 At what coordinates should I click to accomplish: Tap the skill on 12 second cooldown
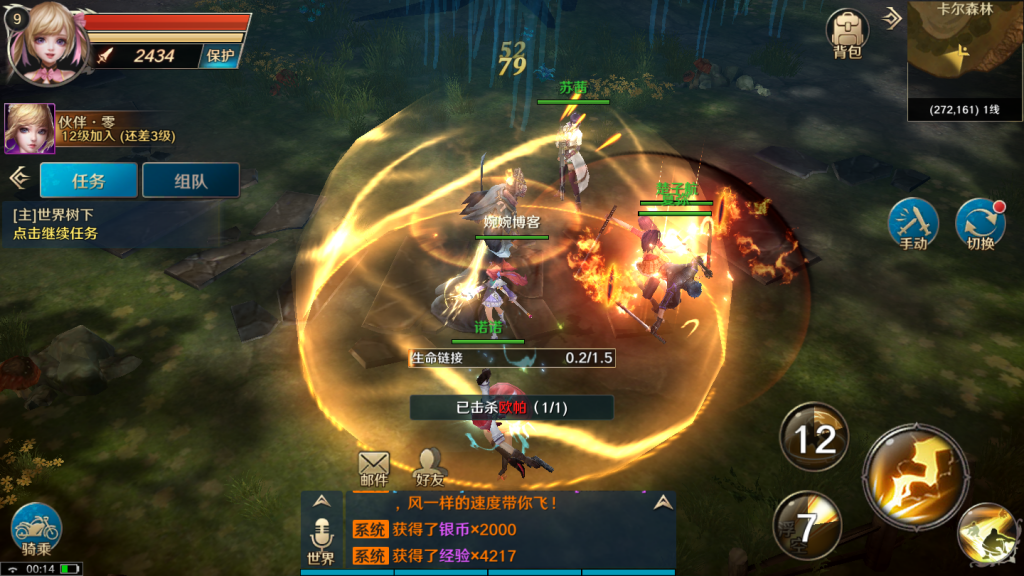pos(814,438)
